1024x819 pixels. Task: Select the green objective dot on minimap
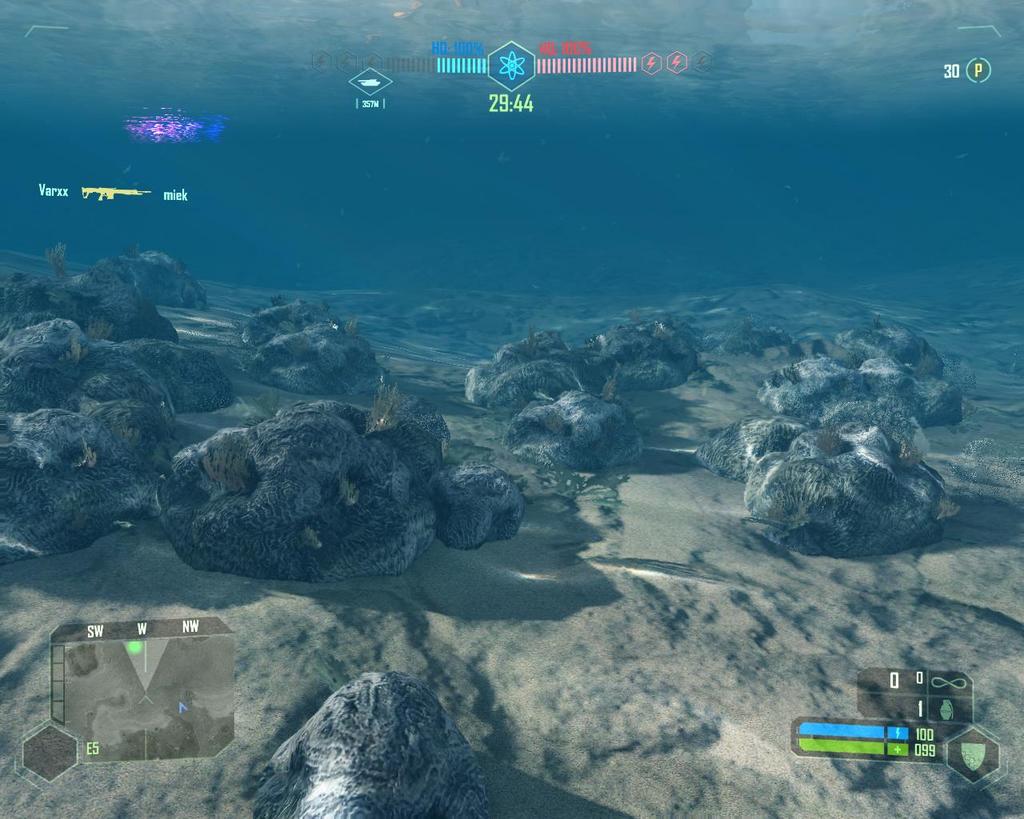point(134,648)
